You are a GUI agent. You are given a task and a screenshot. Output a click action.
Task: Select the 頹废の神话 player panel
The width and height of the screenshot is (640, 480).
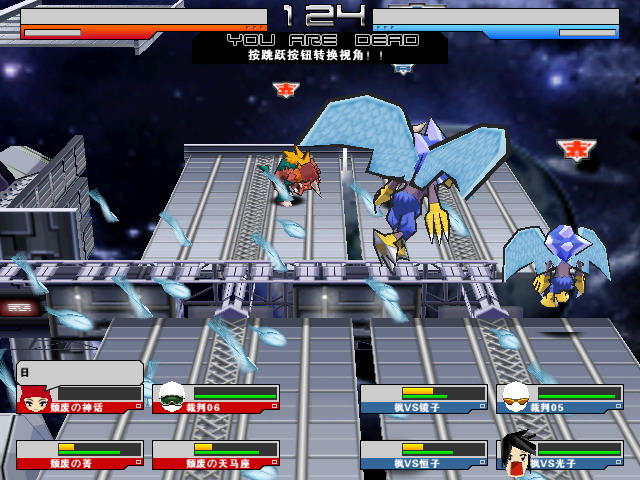click(80, 399)
